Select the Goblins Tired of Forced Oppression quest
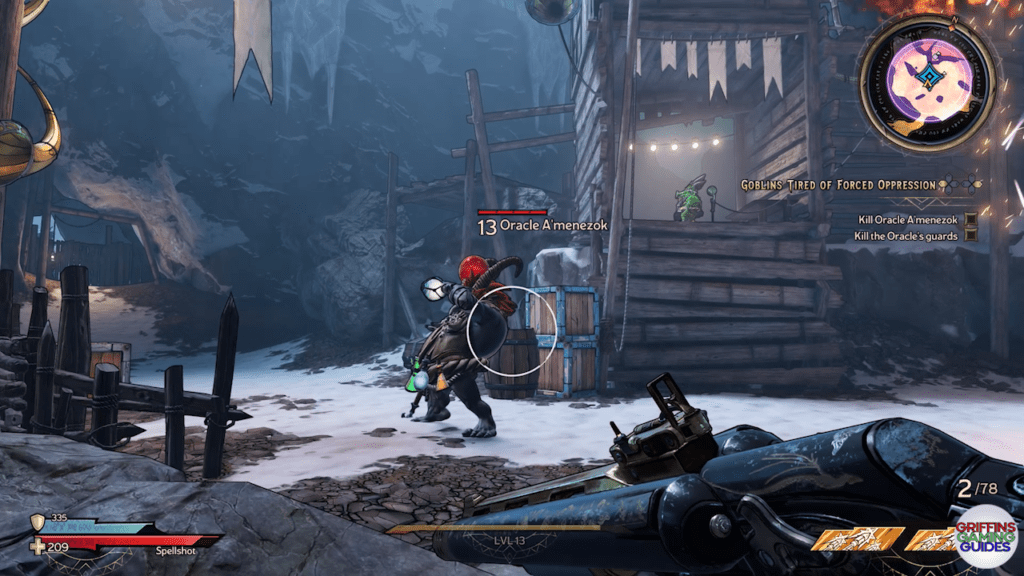The width and height of the screenshot is (1024, 576). click(838, 185)
